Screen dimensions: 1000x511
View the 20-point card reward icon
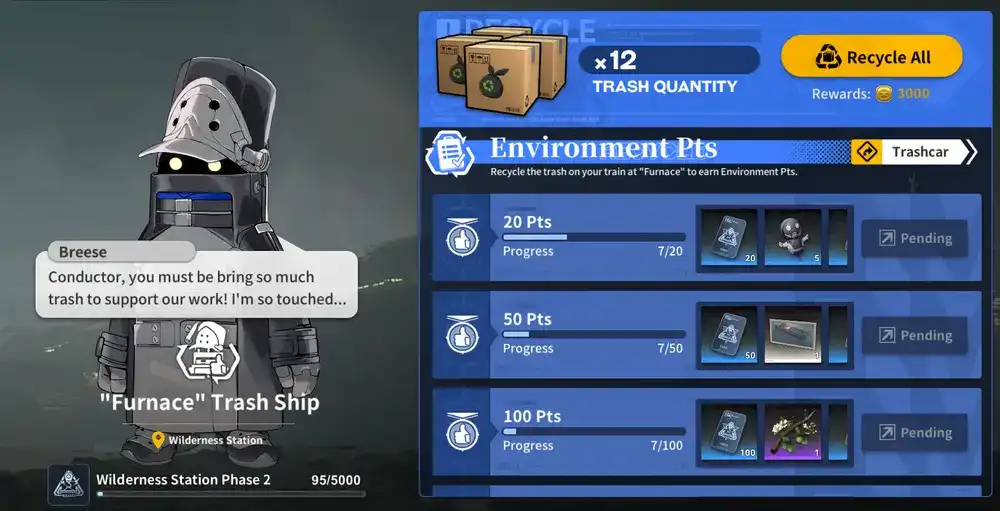728,238
